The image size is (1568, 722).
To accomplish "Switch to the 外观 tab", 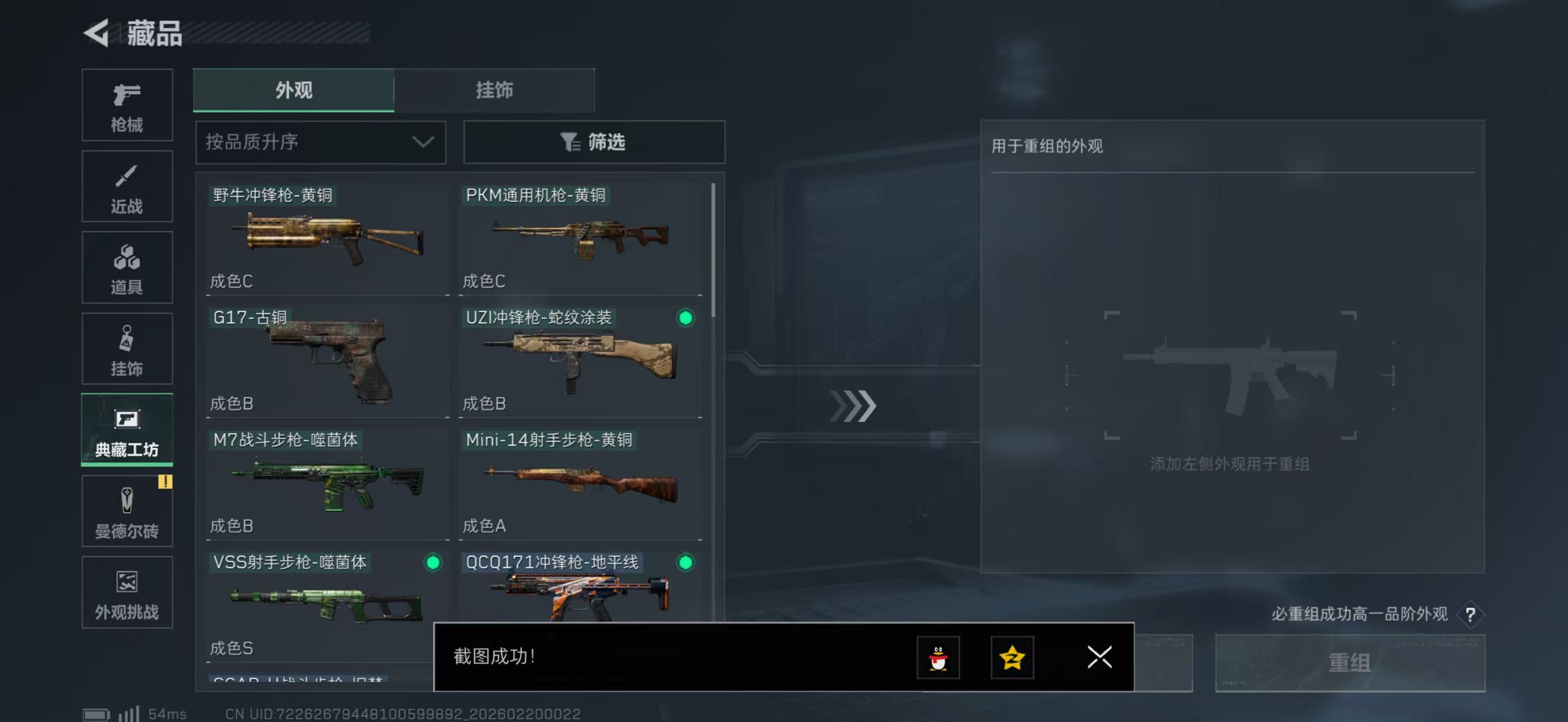I will 294,90.
